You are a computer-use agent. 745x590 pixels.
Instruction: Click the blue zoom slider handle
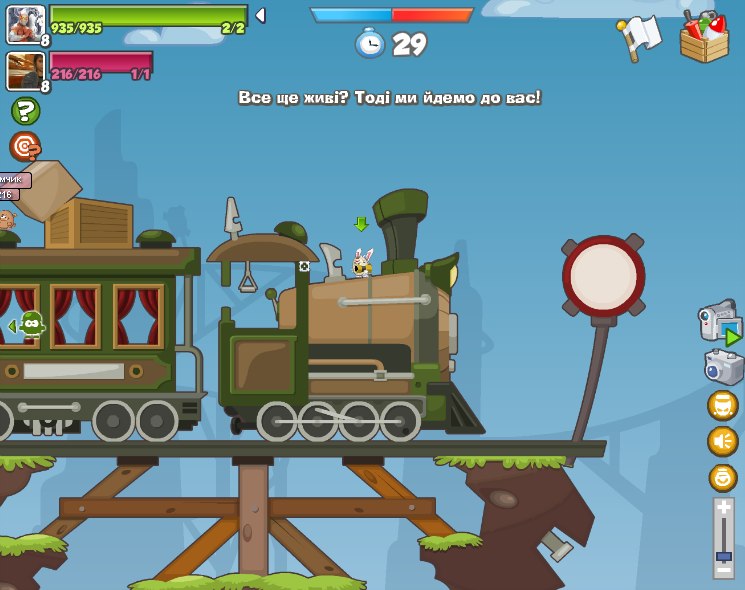click(x=723, y=556)
